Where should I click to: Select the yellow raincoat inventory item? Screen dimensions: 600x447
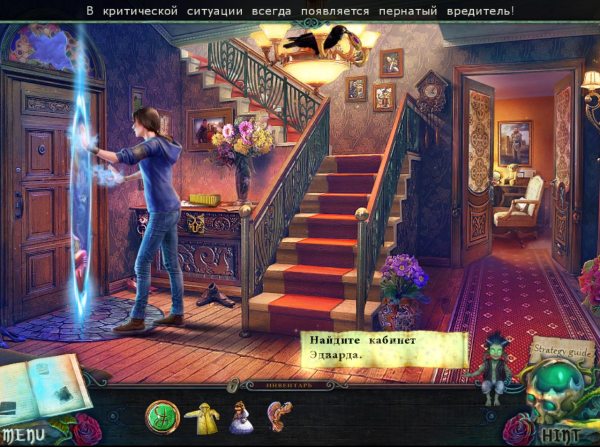click(208, 415)
